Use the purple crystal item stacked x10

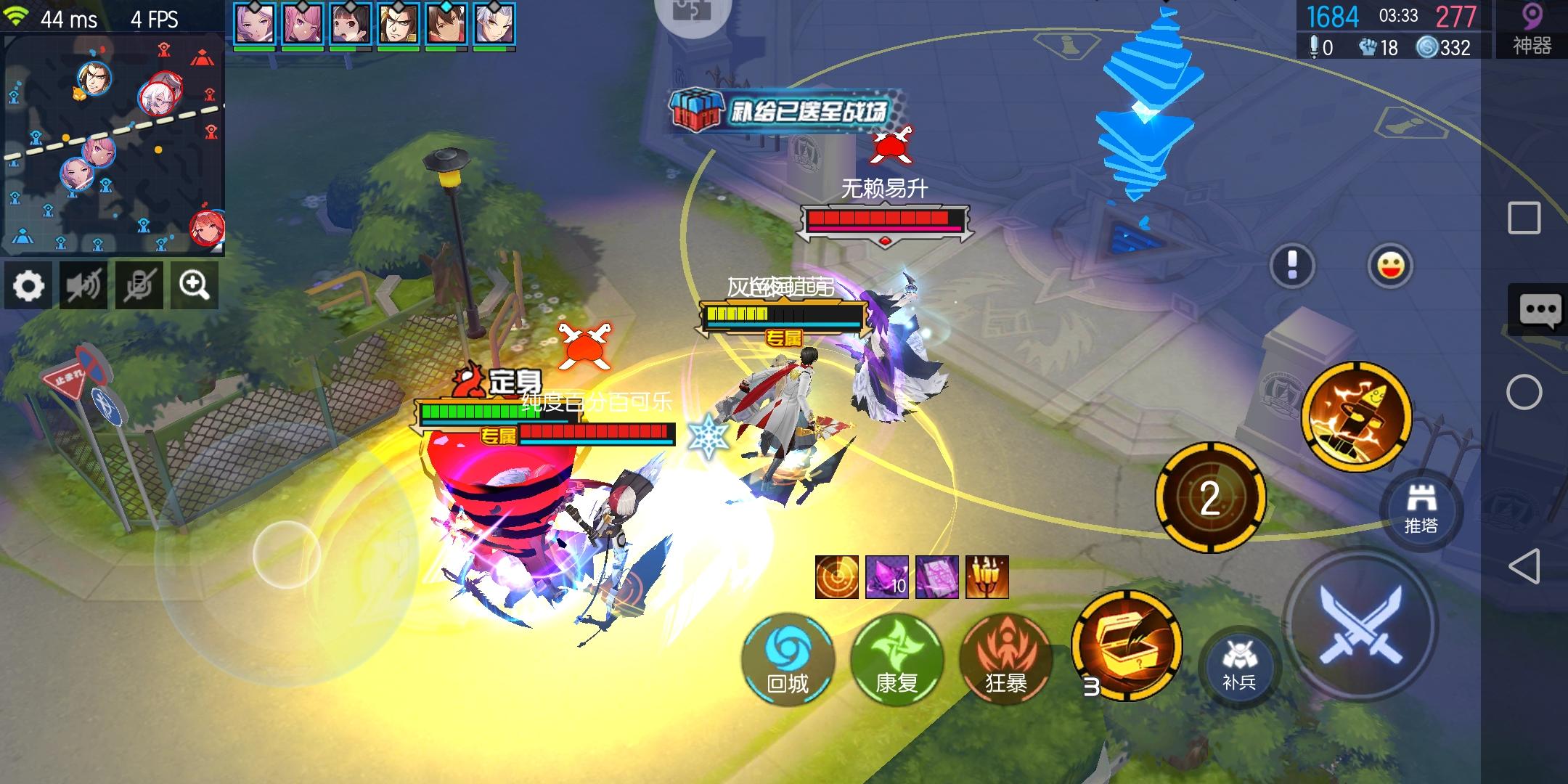coord(887,576)
